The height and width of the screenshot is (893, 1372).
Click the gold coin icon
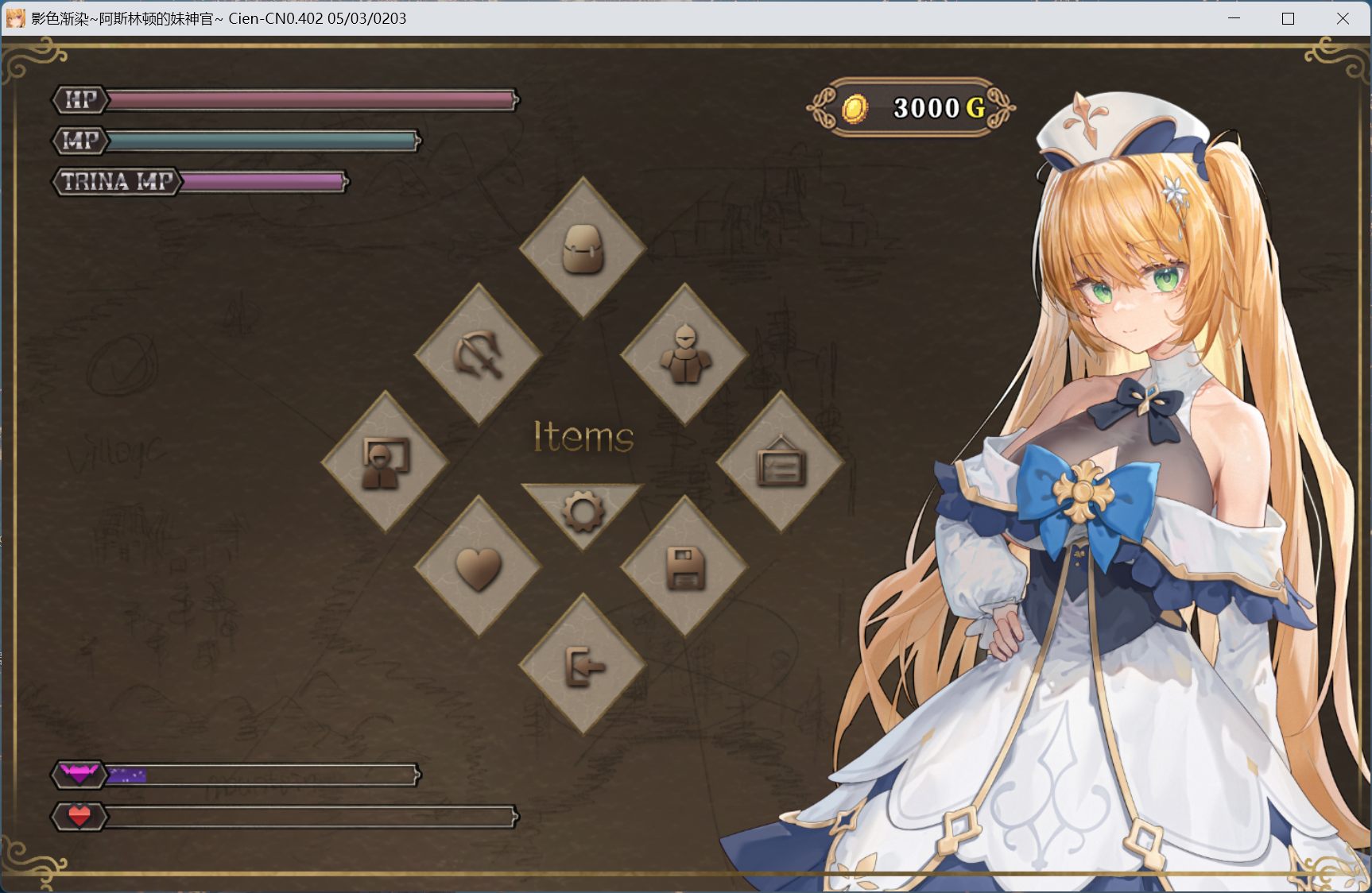click(x=857, y=109)
